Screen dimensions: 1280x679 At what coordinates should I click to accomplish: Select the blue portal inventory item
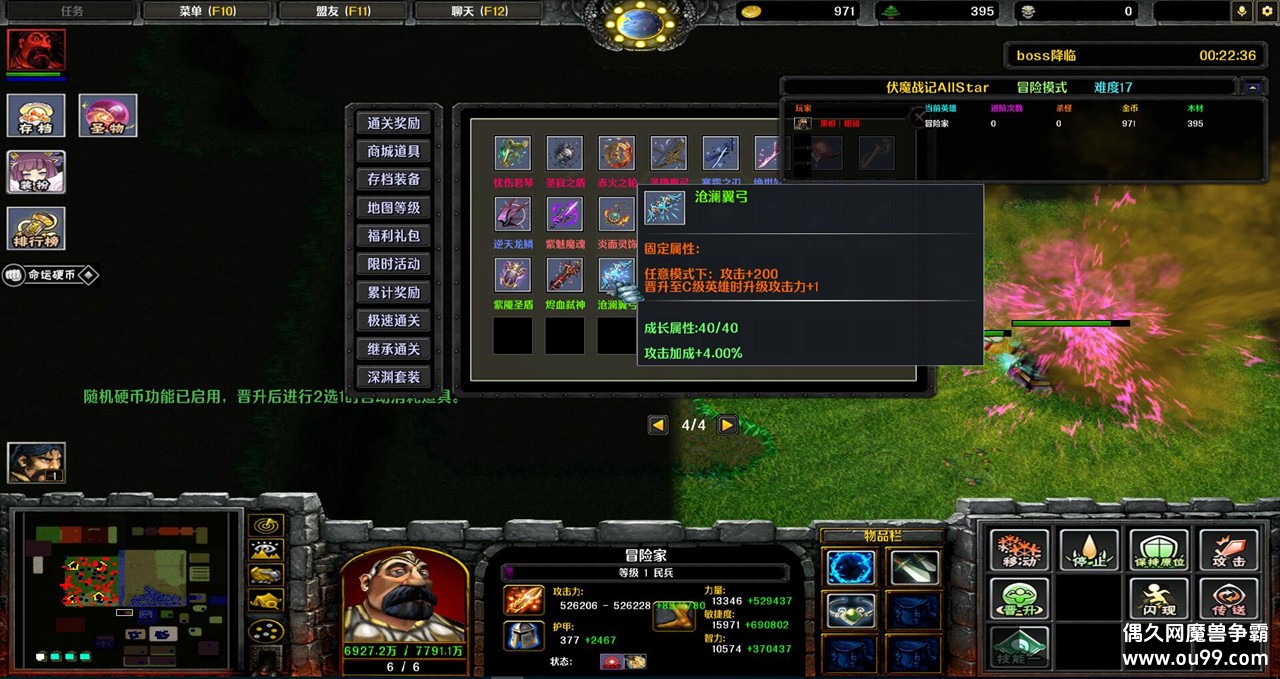(x=851, y=568)
